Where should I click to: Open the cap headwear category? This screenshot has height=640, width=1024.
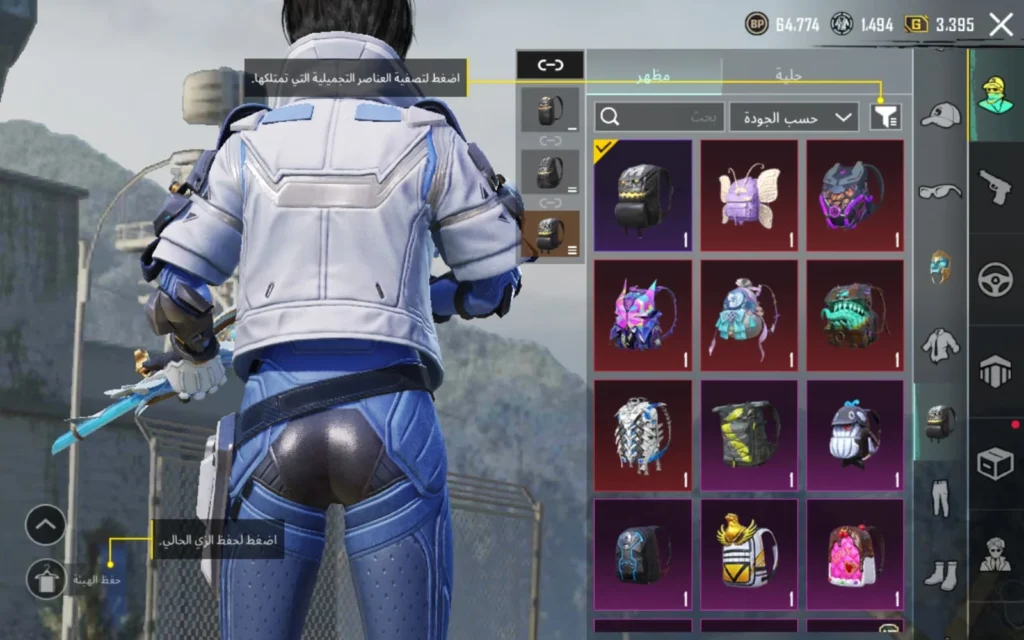[x=940, y=116]
